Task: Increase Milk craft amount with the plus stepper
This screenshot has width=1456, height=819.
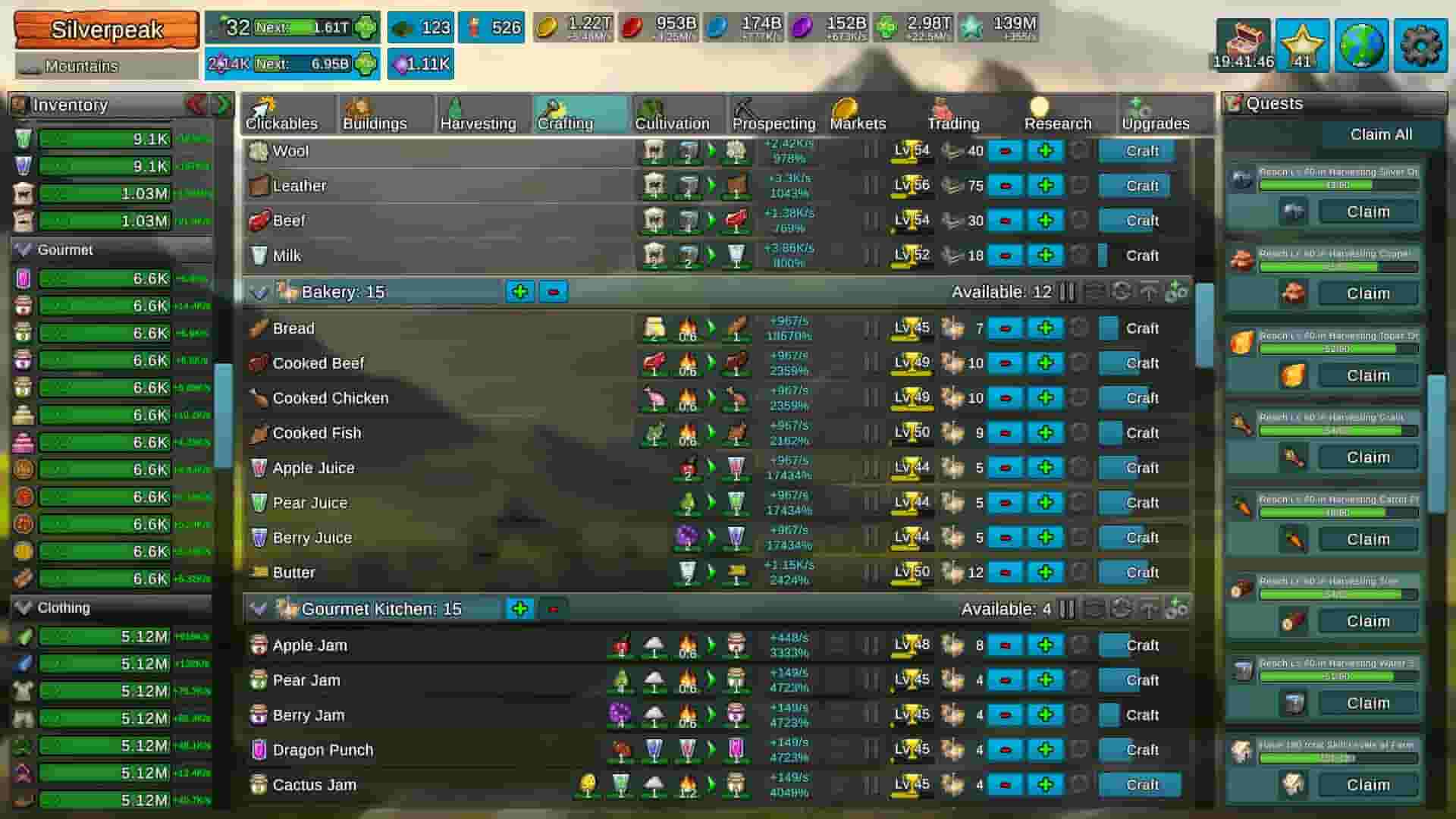Action: pyautogui.click(x=1046, y=256)
